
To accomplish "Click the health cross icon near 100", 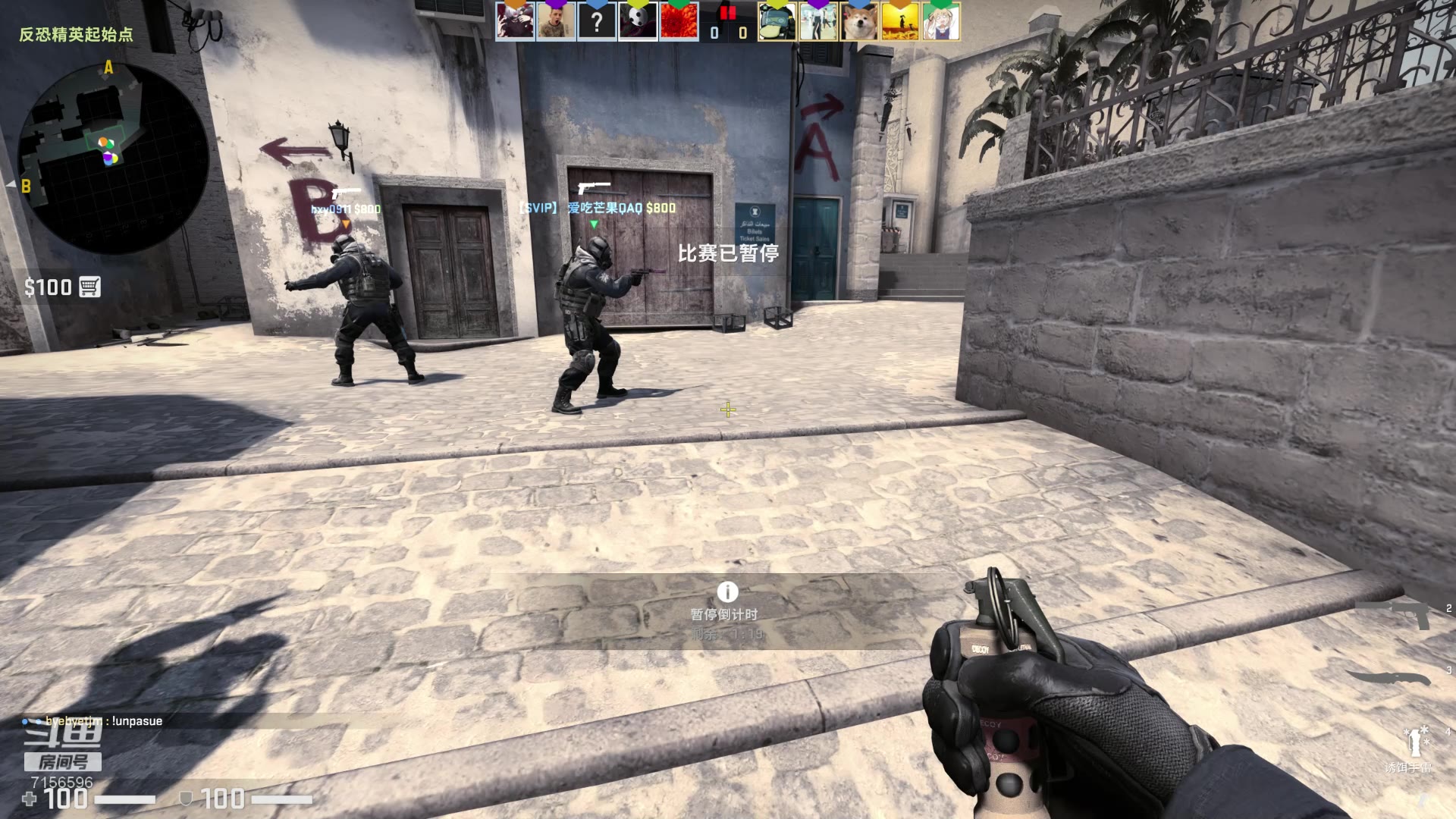I will [x=30, y=799].
